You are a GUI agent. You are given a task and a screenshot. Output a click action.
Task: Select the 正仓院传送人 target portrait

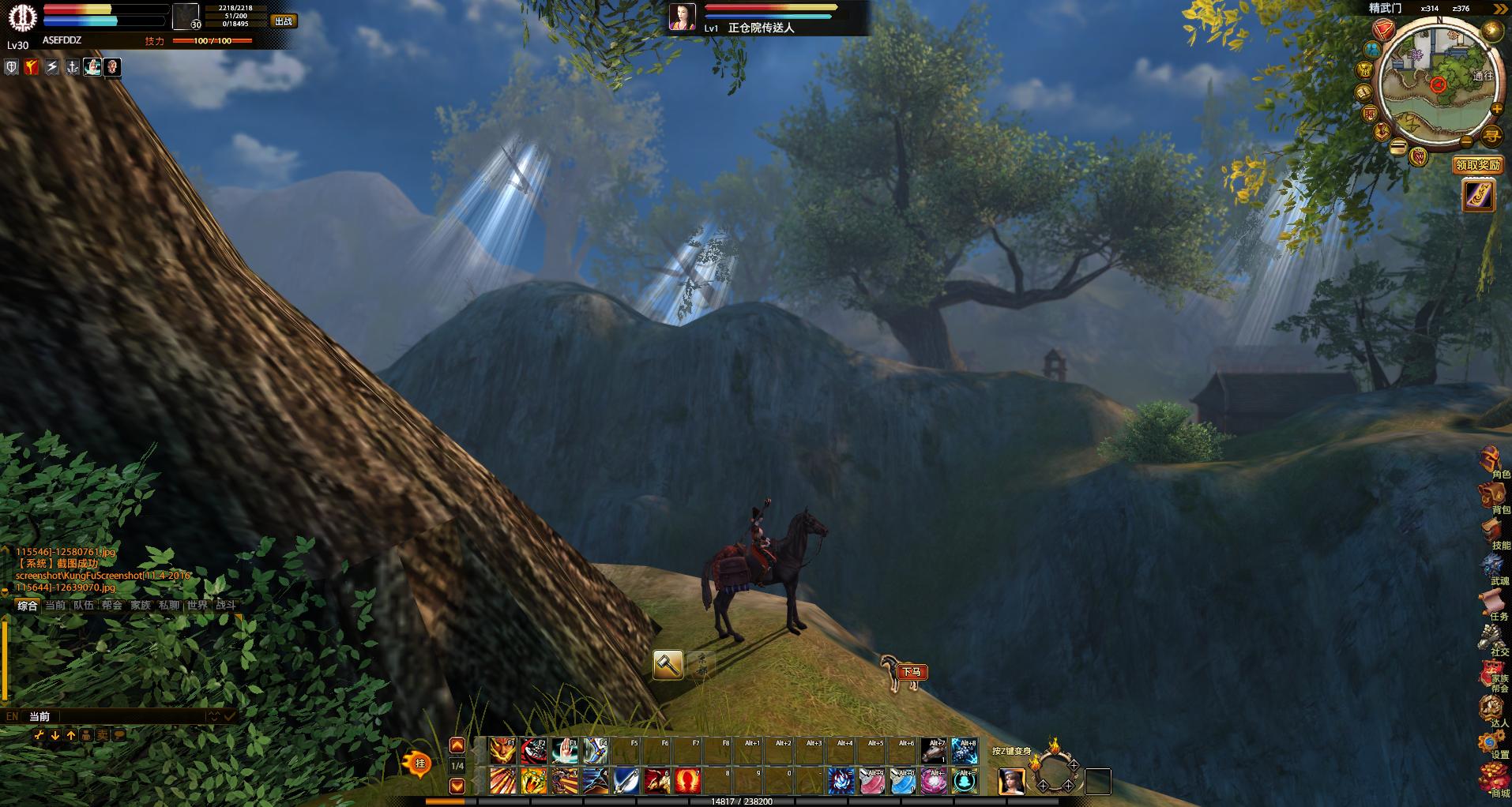[683, 17]
